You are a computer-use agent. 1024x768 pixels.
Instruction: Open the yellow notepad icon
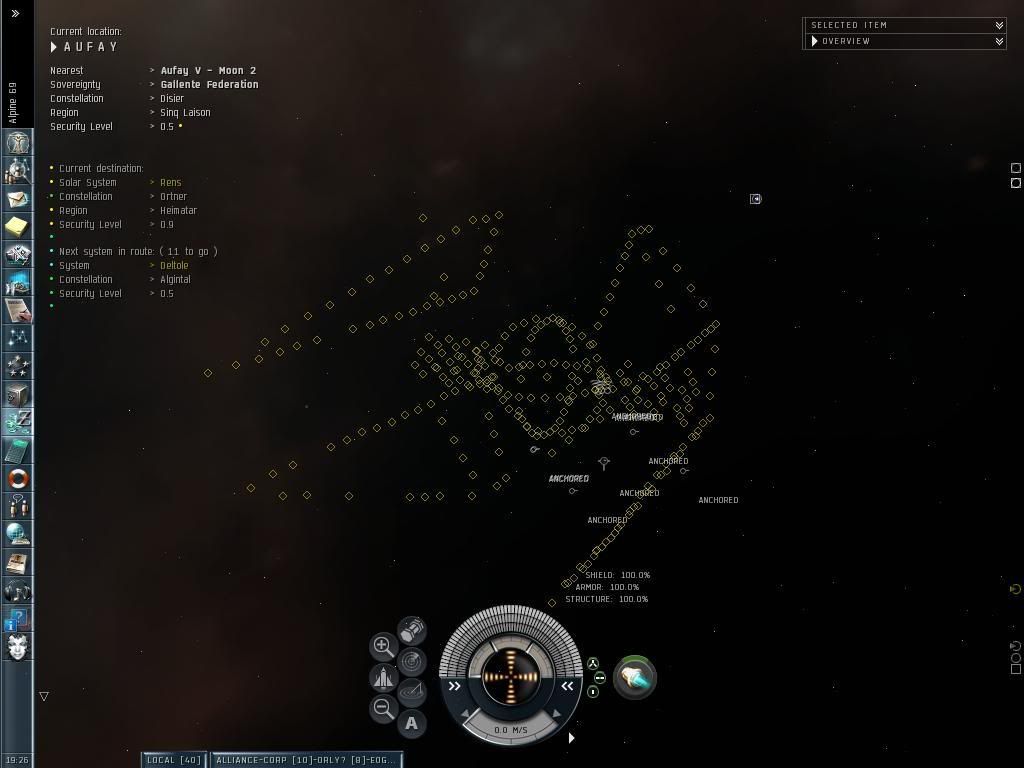coord(17,227)
